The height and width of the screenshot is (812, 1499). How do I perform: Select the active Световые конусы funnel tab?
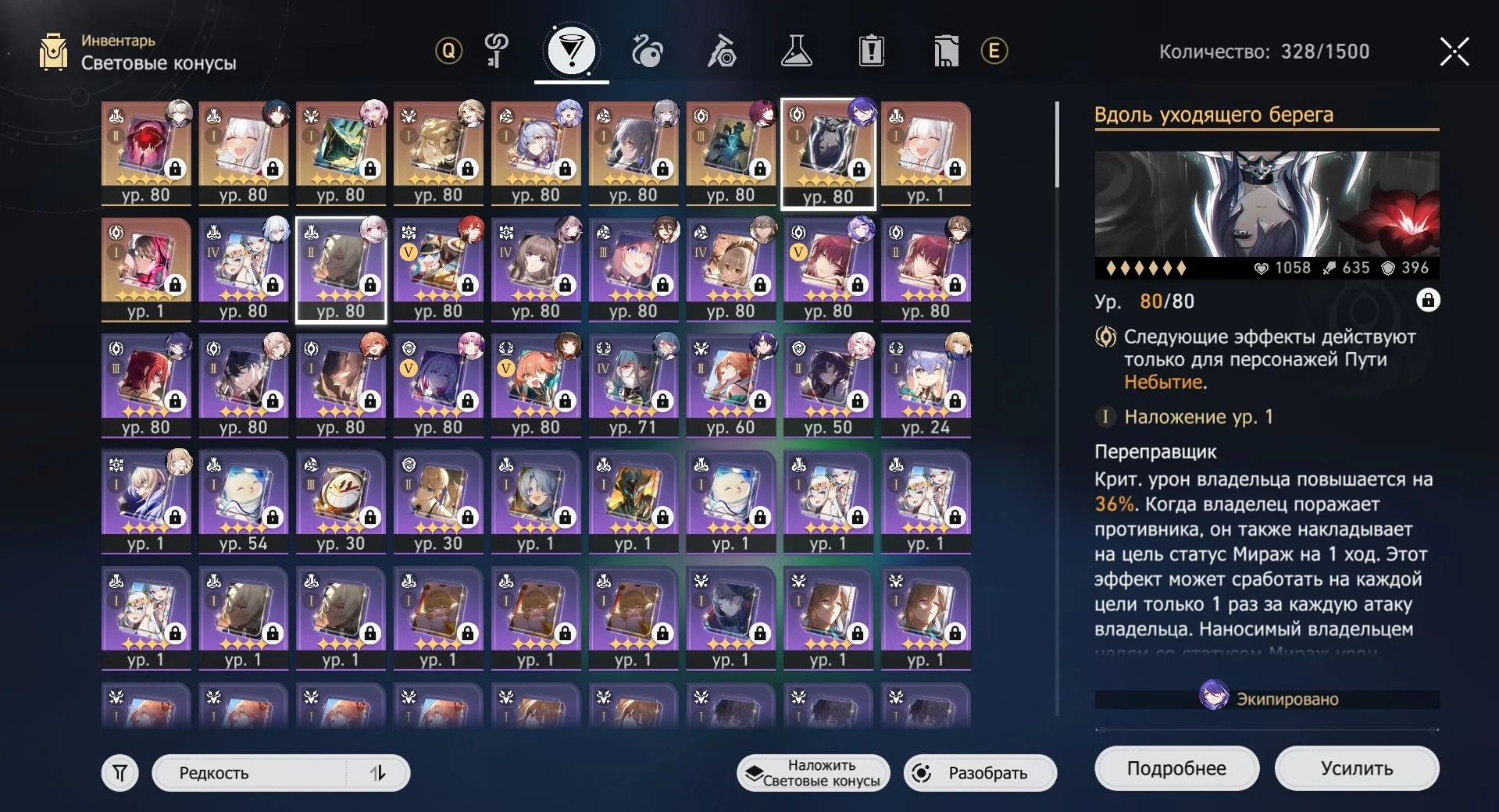(x=571, y=51)
